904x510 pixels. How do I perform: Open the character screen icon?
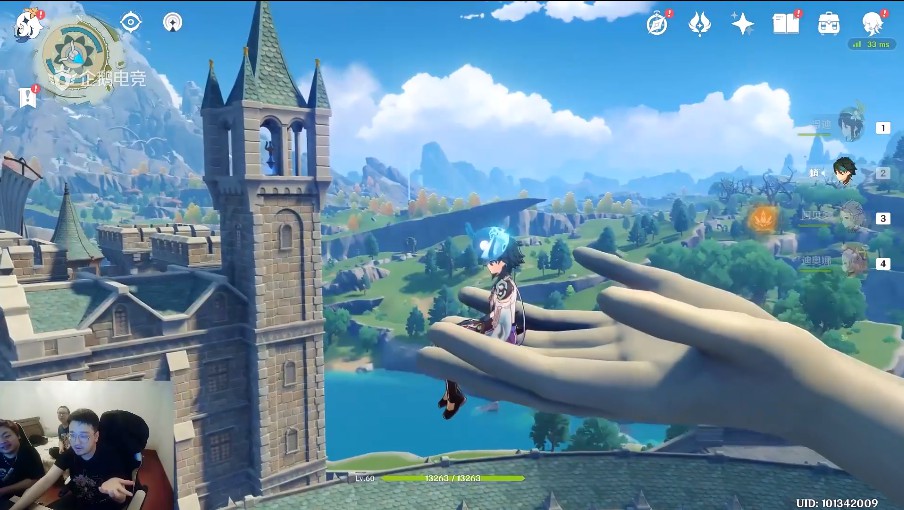click(x=872, y=24)
